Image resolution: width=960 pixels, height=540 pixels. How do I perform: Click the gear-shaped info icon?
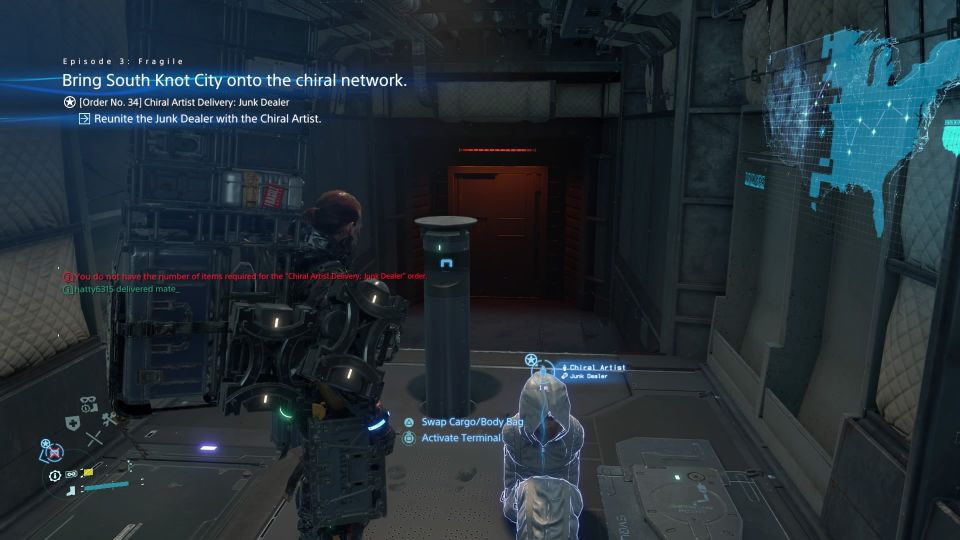click(54, 476)
